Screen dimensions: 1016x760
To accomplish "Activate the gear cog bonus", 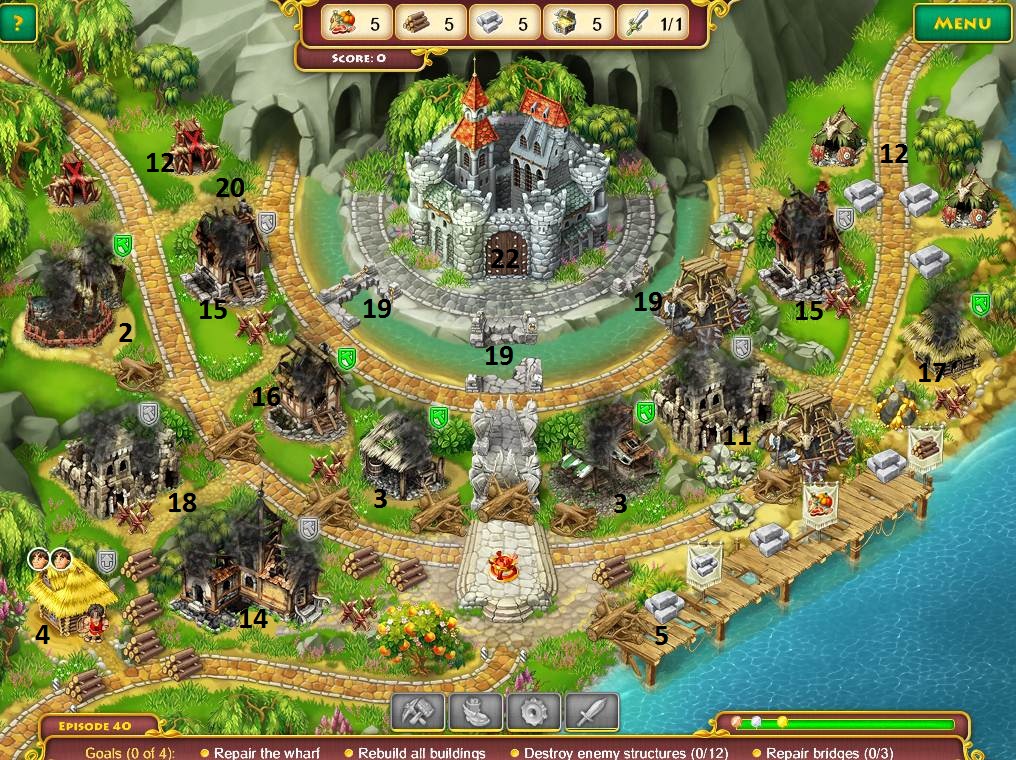I will click(x=533, y=712).
